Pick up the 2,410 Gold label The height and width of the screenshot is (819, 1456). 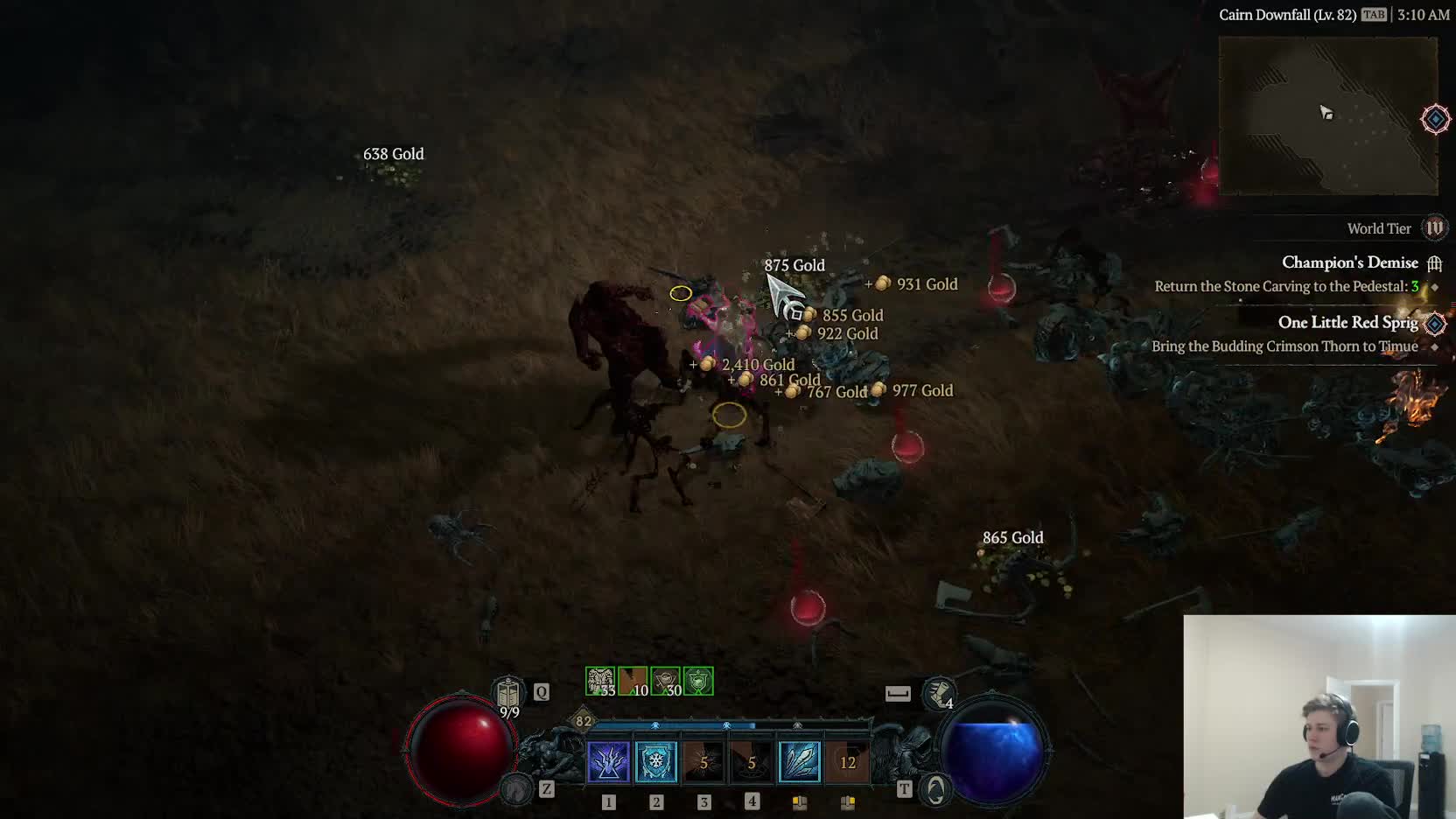[x=758, y=365]
